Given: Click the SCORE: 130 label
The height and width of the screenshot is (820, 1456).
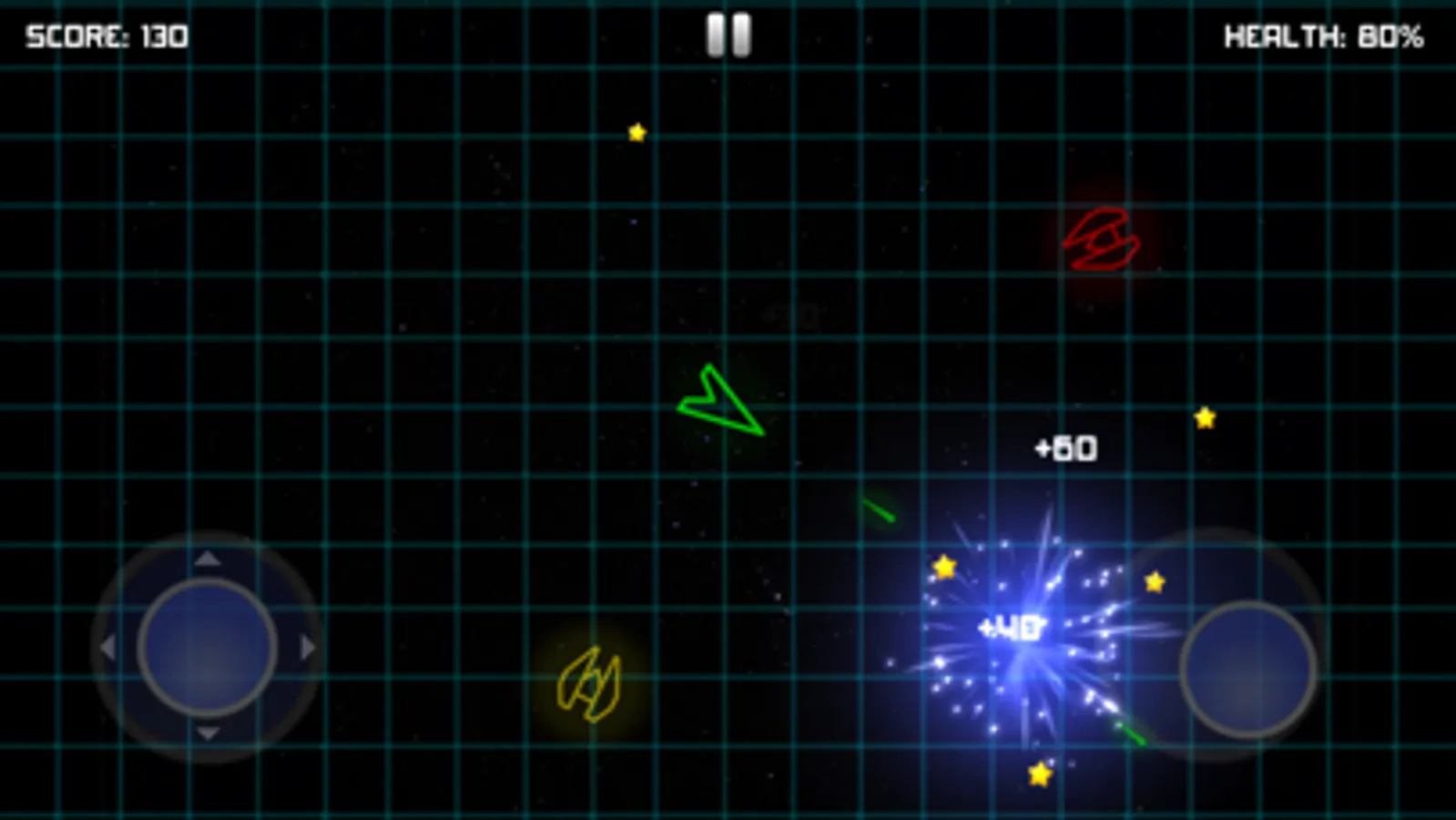Looking at the screenshot, I should pyautogui.click(x=106, y=36).
